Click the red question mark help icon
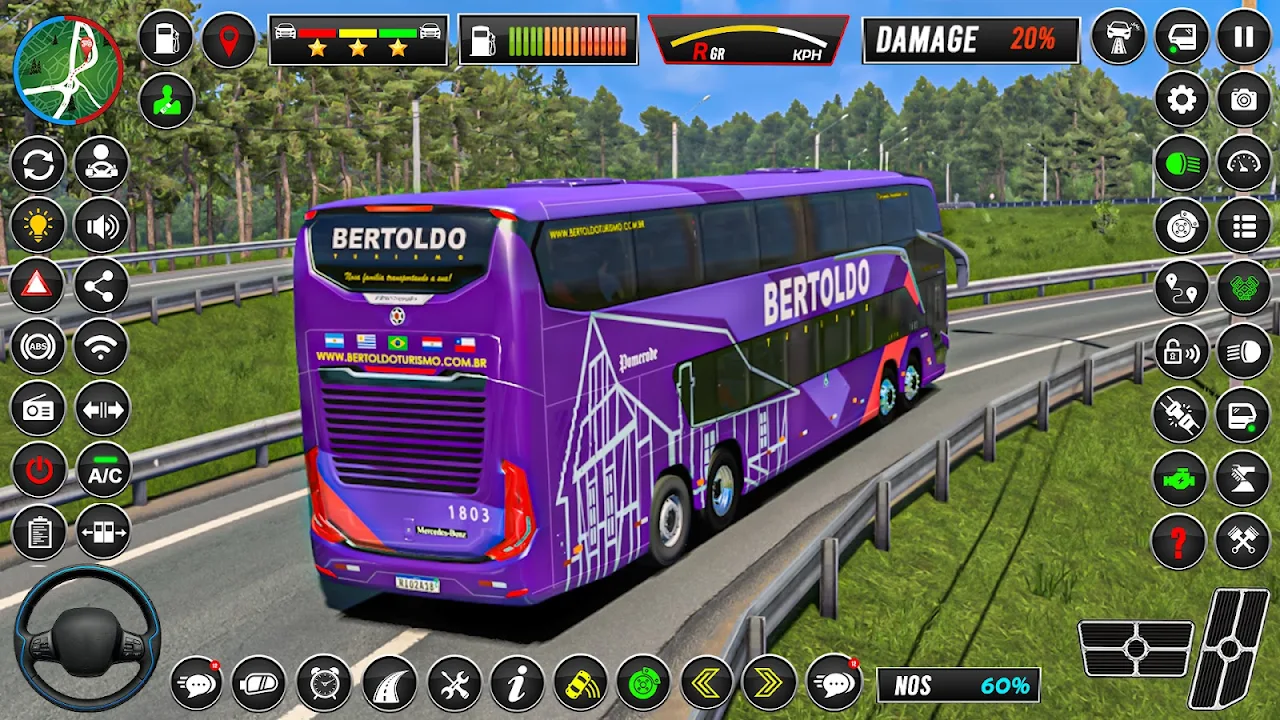The height and width of the screenshot is (720, 1280). [x=1180, y=542]
